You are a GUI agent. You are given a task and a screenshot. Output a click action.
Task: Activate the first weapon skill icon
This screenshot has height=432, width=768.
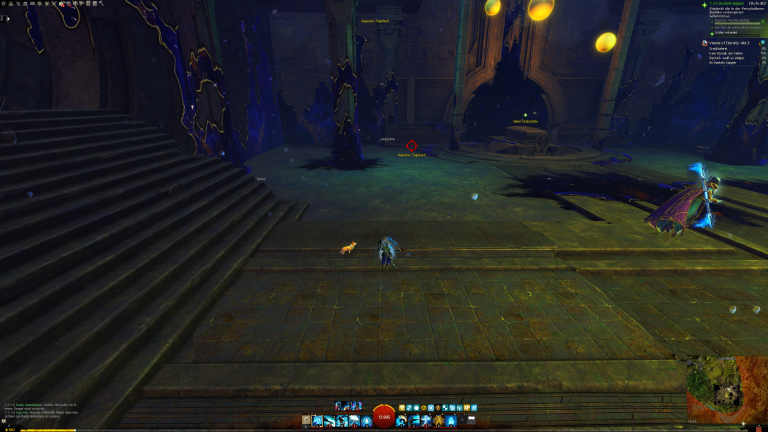[318, 421]
